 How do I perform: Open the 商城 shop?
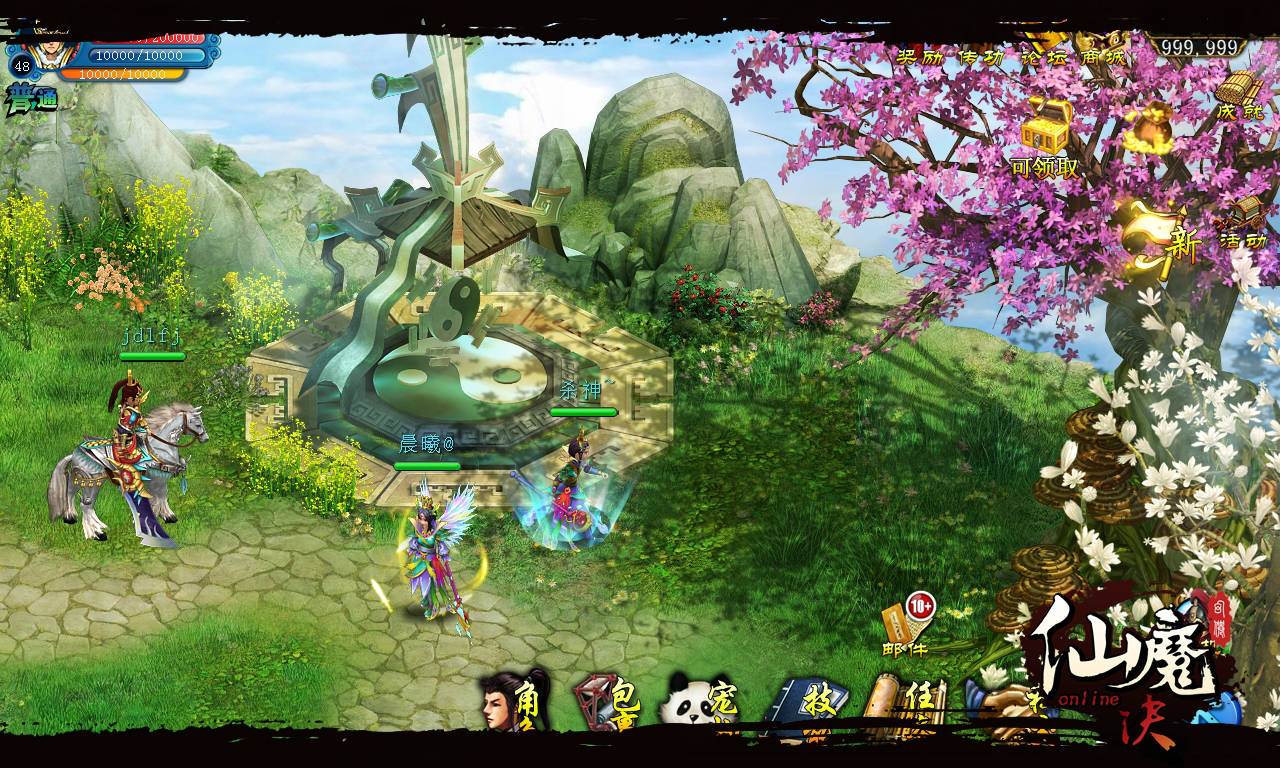pos(1101,56)
